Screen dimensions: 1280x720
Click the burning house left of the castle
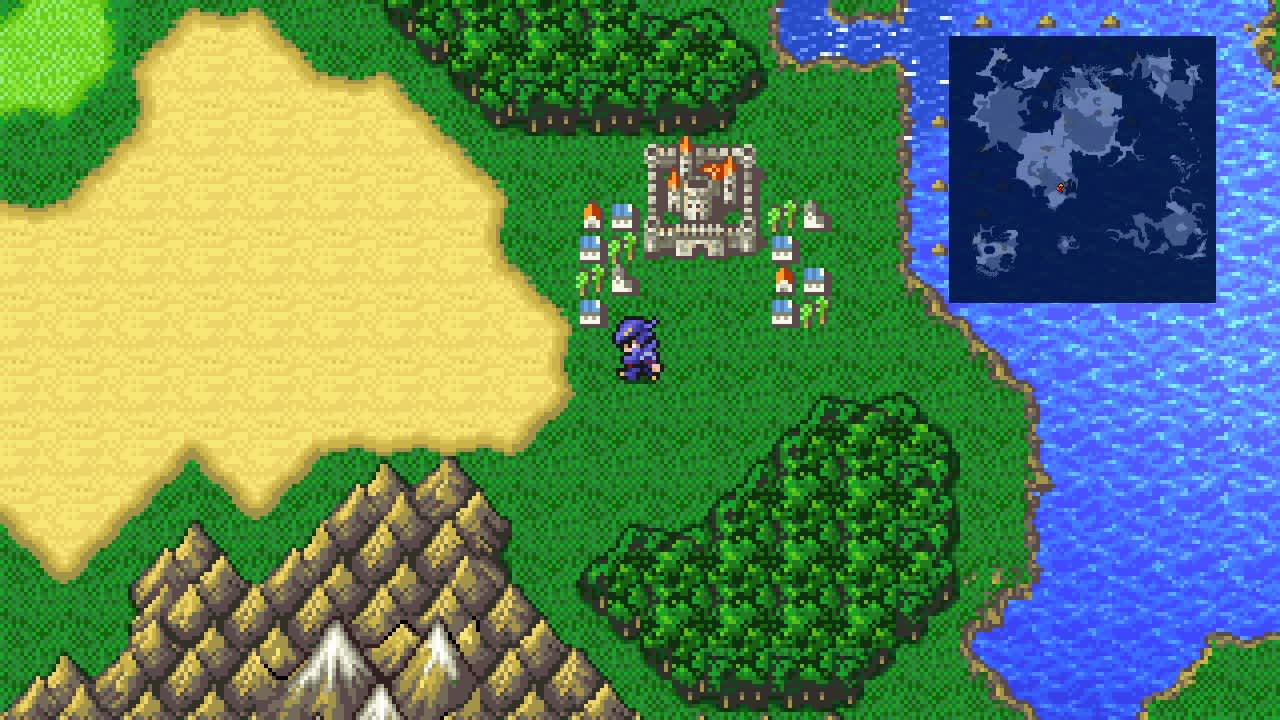(592, 214)
